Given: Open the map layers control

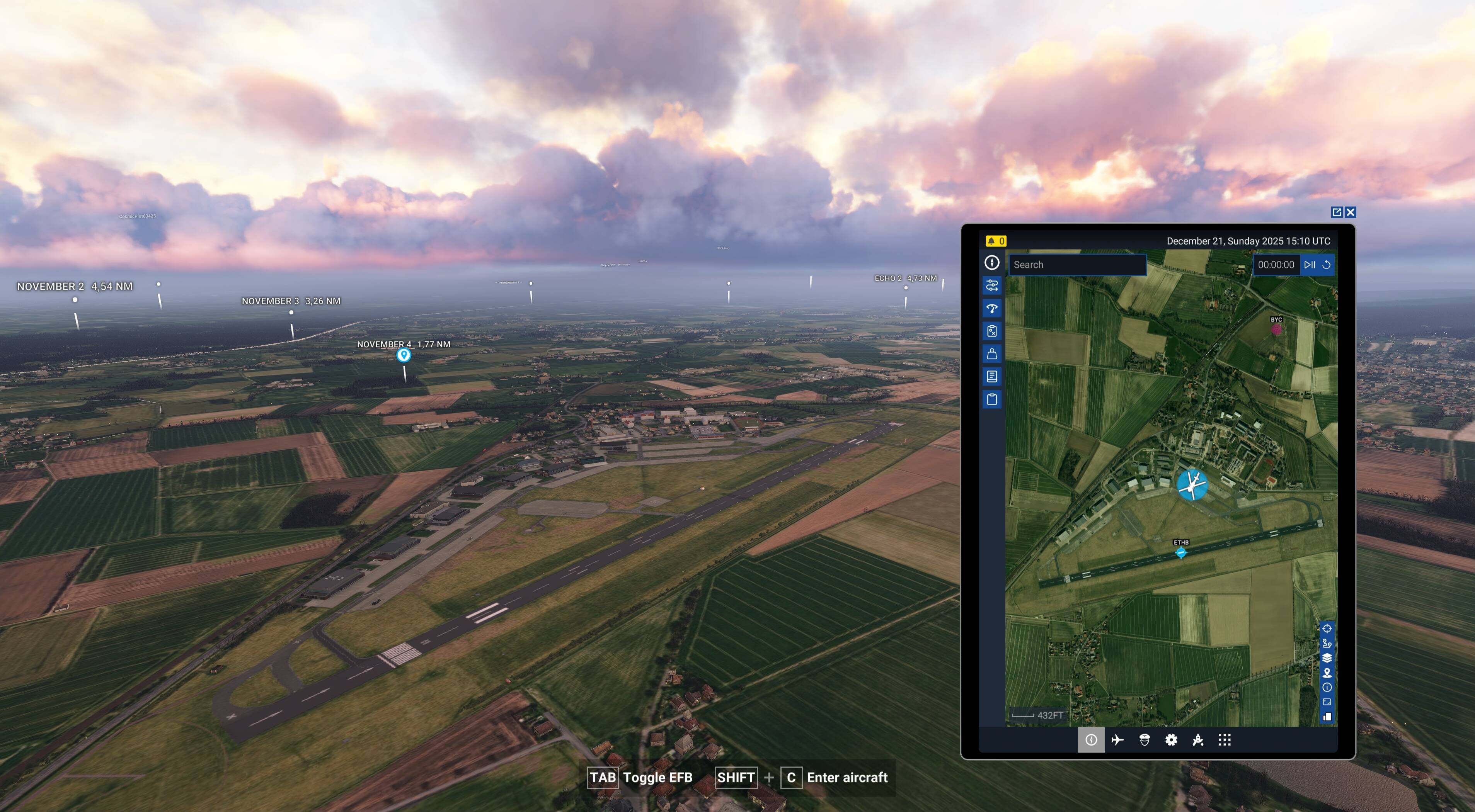Looking at the screenshot, I should (1328, 657).
